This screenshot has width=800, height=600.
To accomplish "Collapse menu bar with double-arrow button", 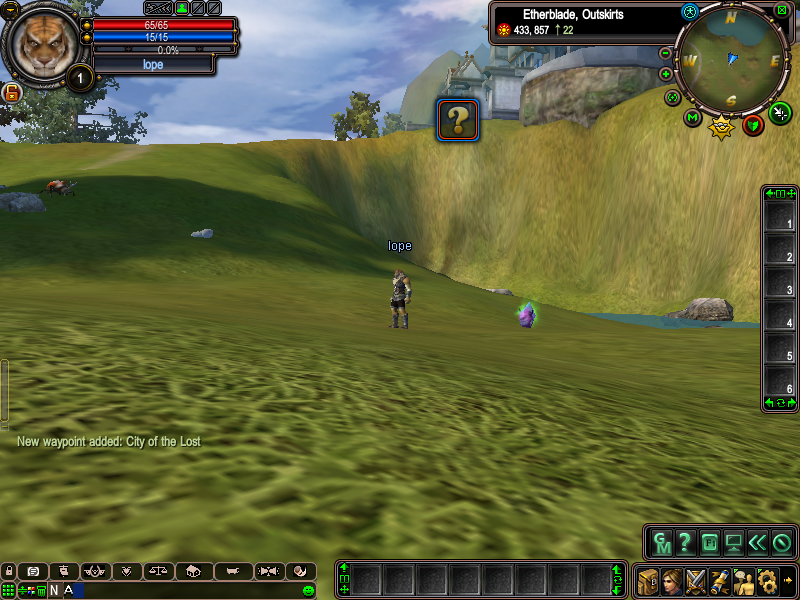I will pyautogui.click(x=757, y=543).
